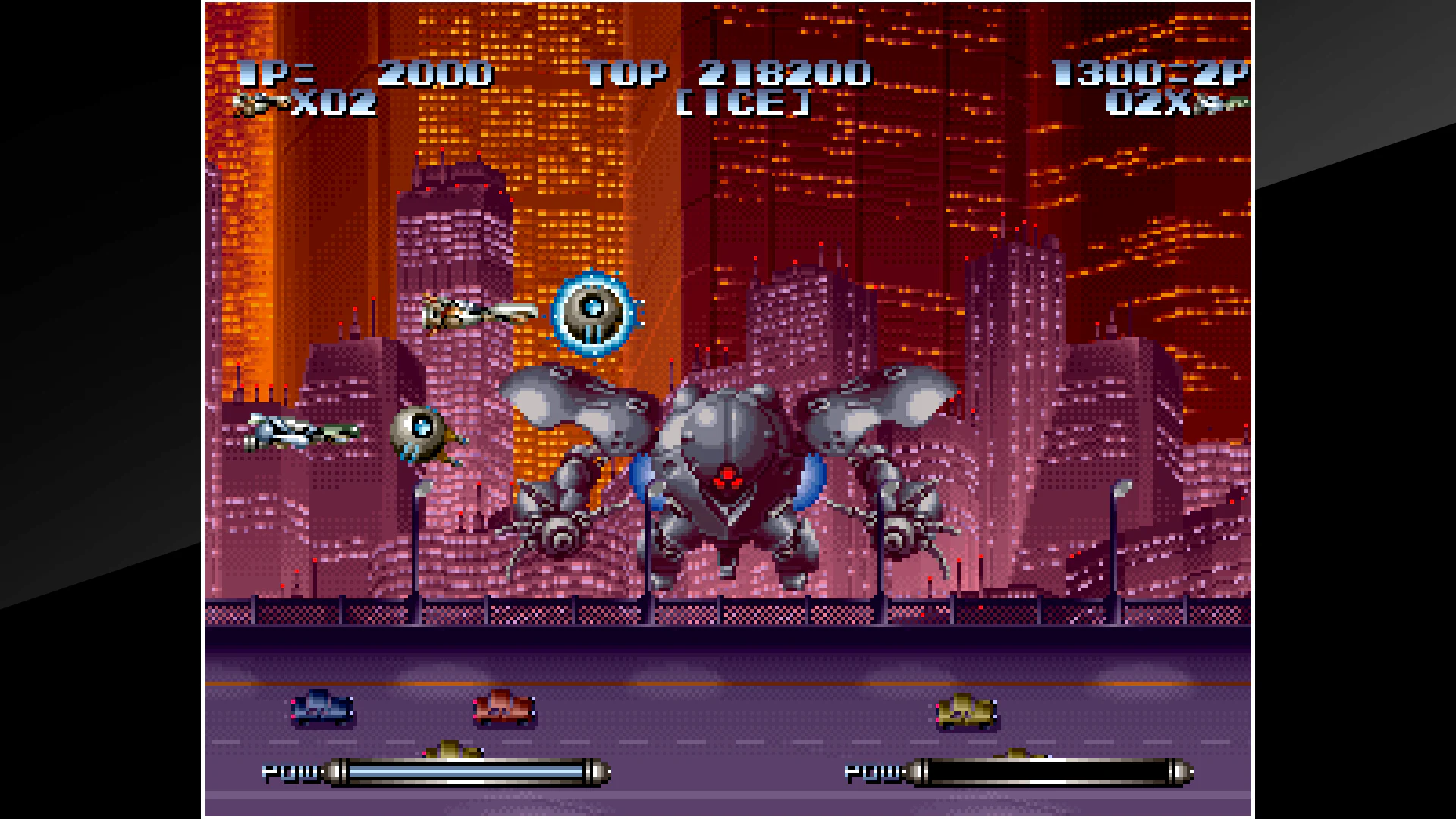This screenshot has width=1456, height=819.
Task: Click the POW label on the right gauge
Action: pyautogui.click(x=872, y=770)
